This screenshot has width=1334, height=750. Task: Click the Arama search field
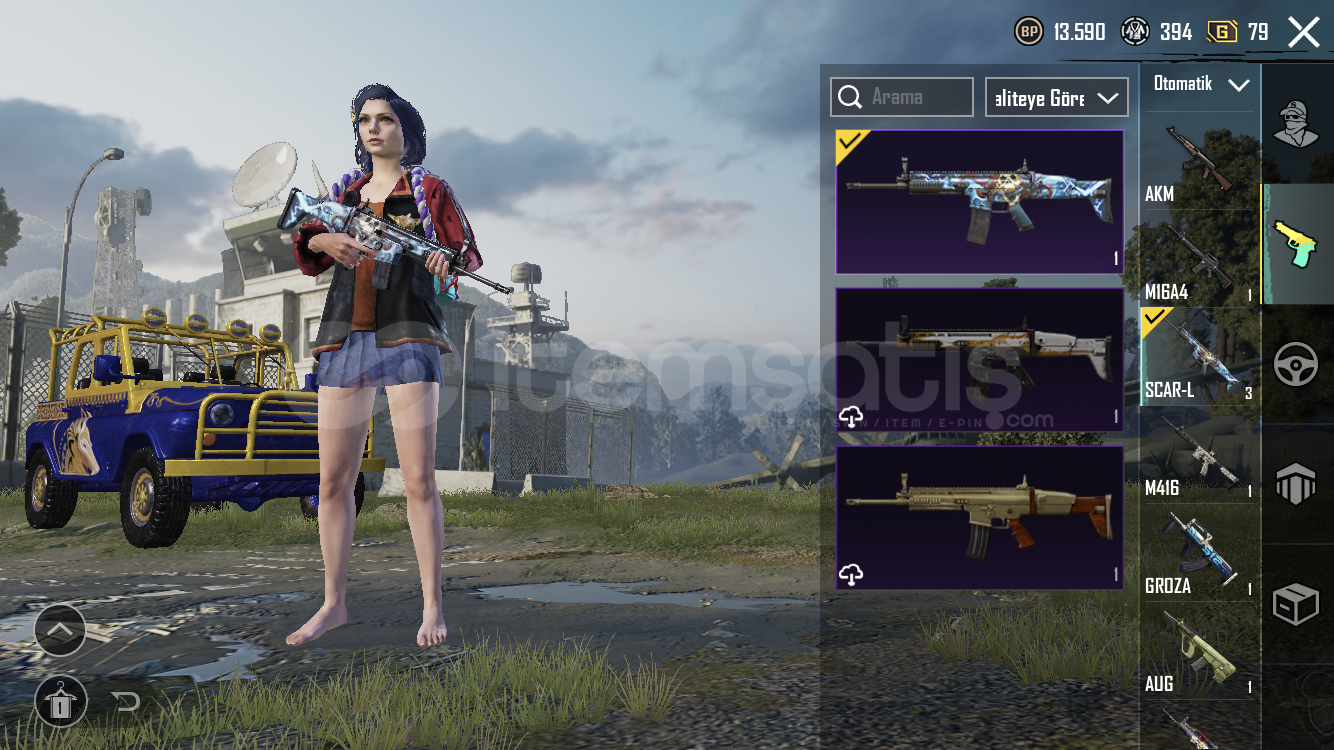902,97
